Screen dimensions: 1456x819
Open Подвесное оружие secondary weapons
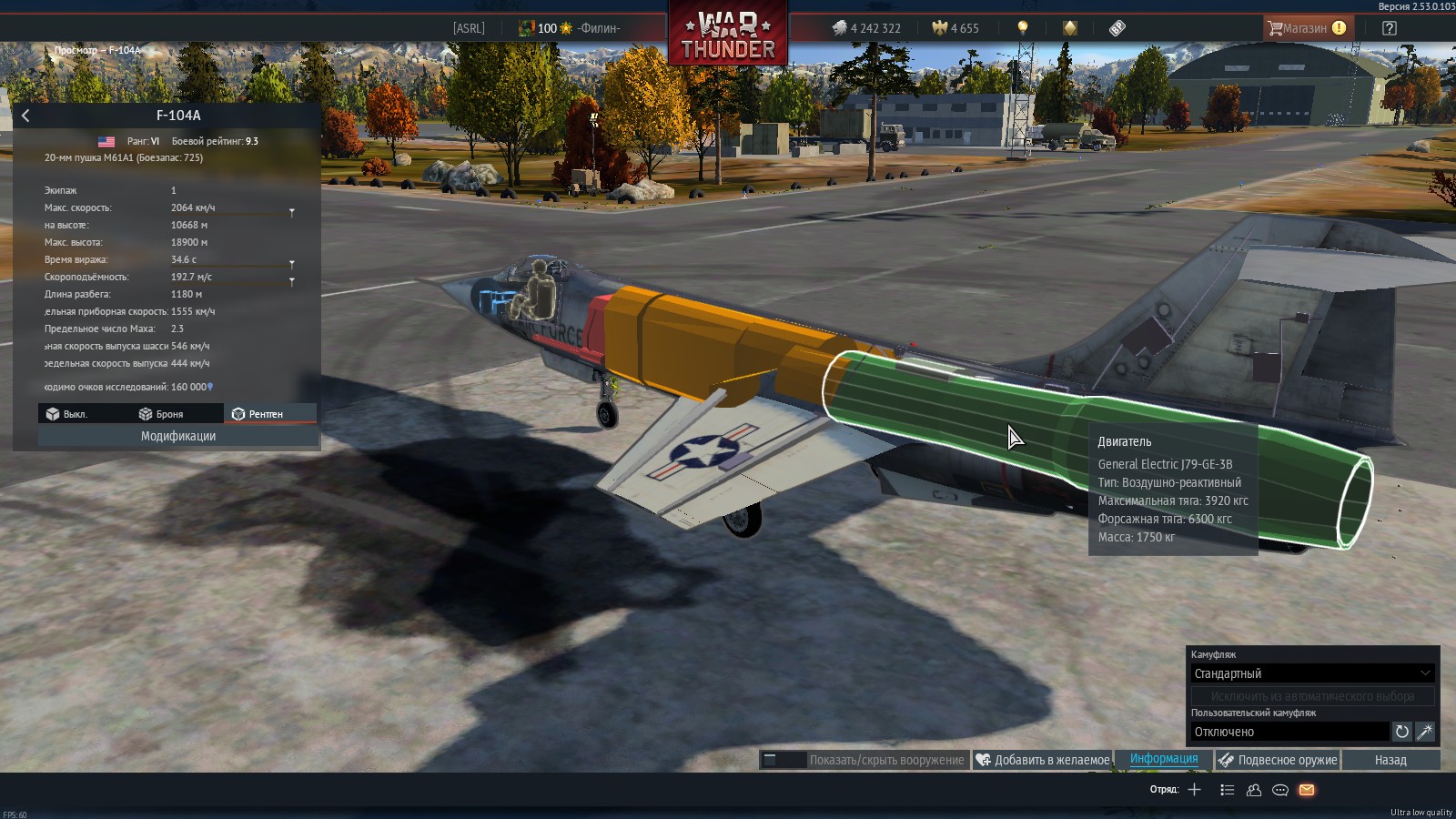point(1278,760)
